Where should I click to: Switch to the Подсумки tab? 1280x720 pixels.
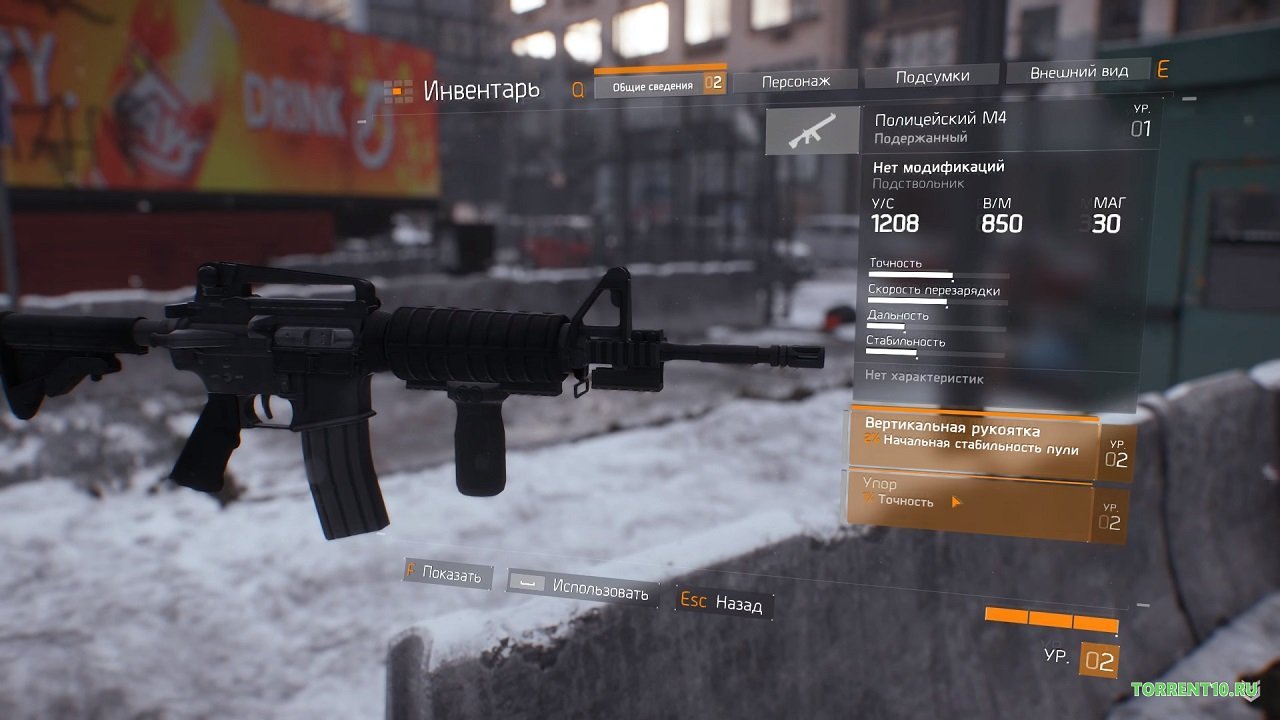coord(931,76)
